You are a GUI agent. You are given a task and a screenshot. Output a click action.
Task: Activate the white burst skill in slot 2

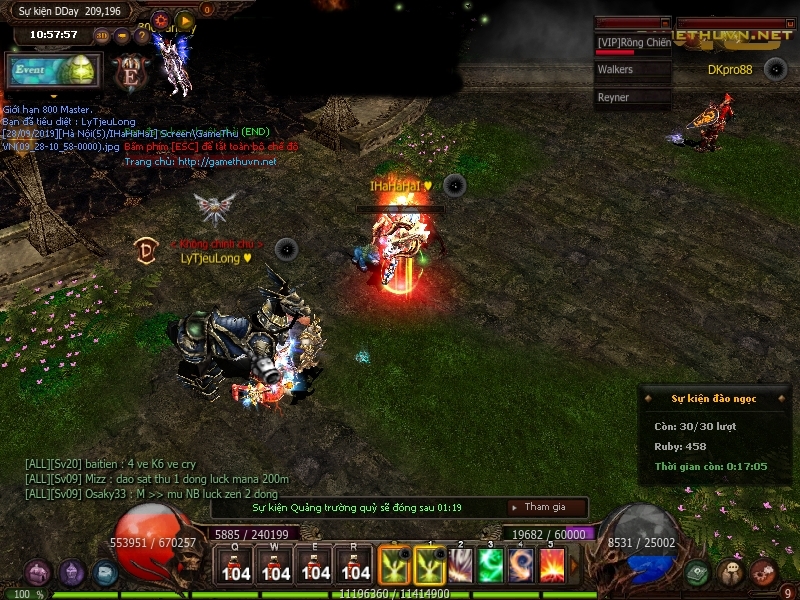tap(460, 565)
